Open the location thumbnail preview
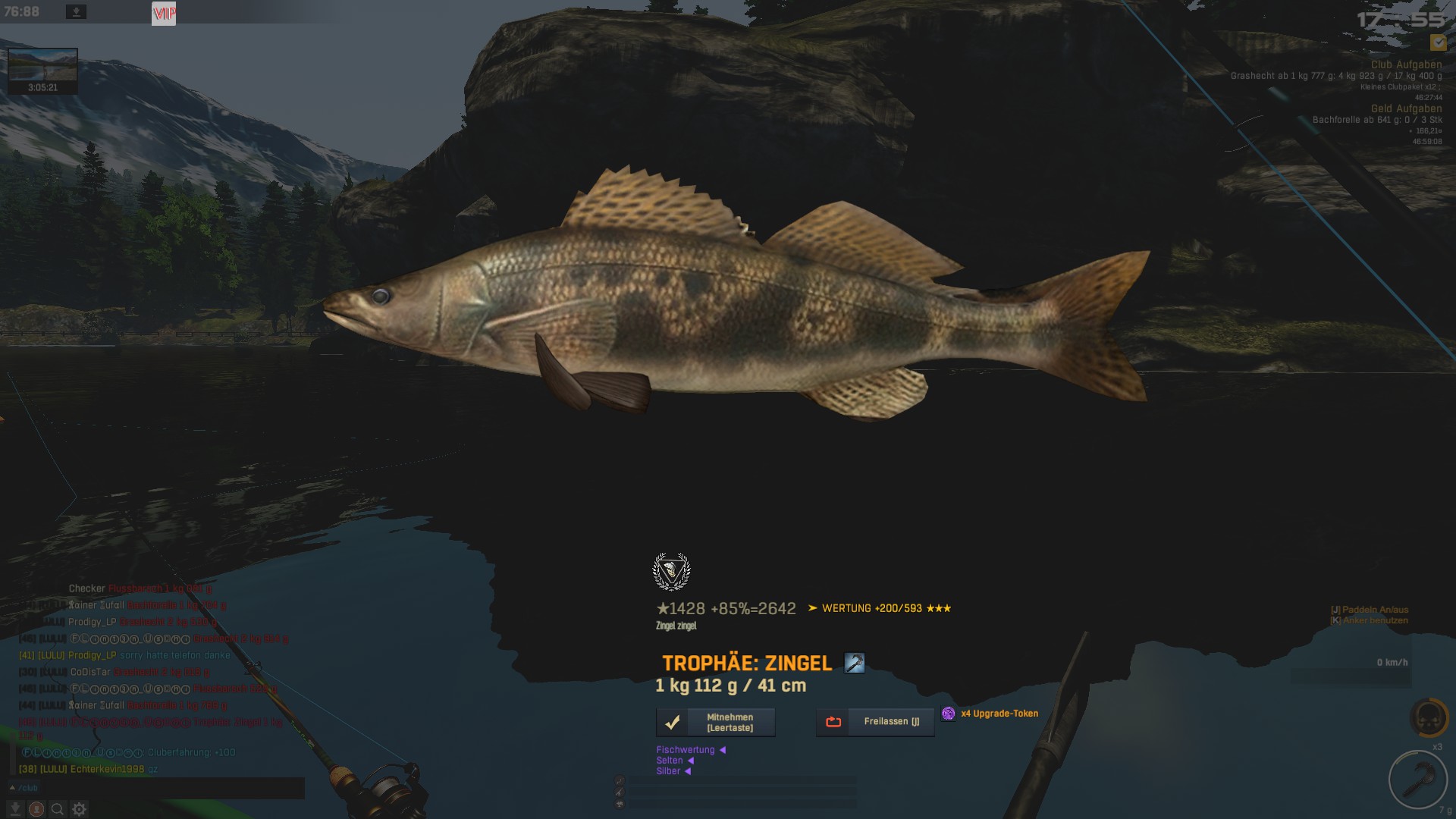 42,66
